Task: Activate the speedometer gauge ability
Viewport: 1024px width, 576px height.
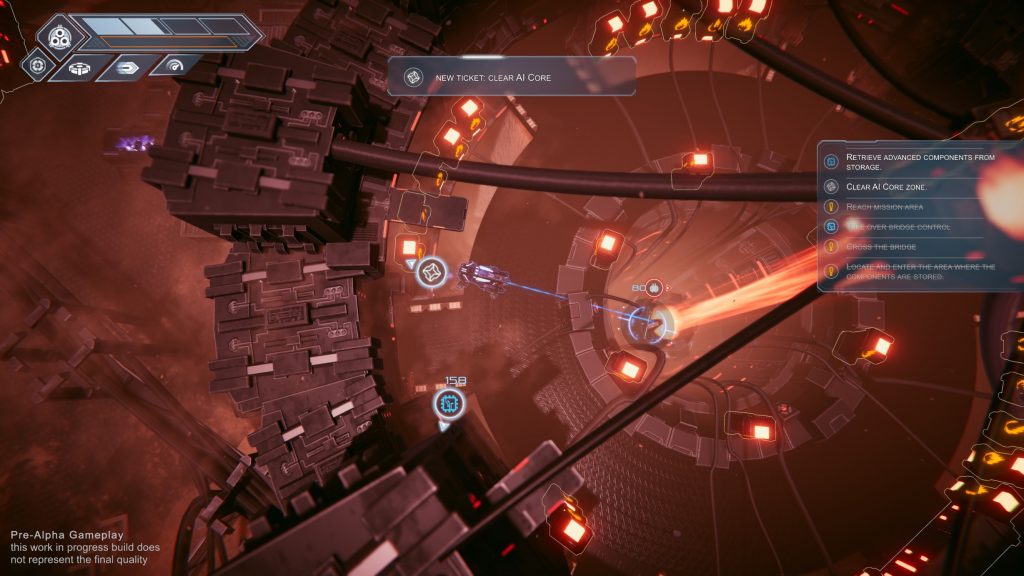Action: [176, 67]
